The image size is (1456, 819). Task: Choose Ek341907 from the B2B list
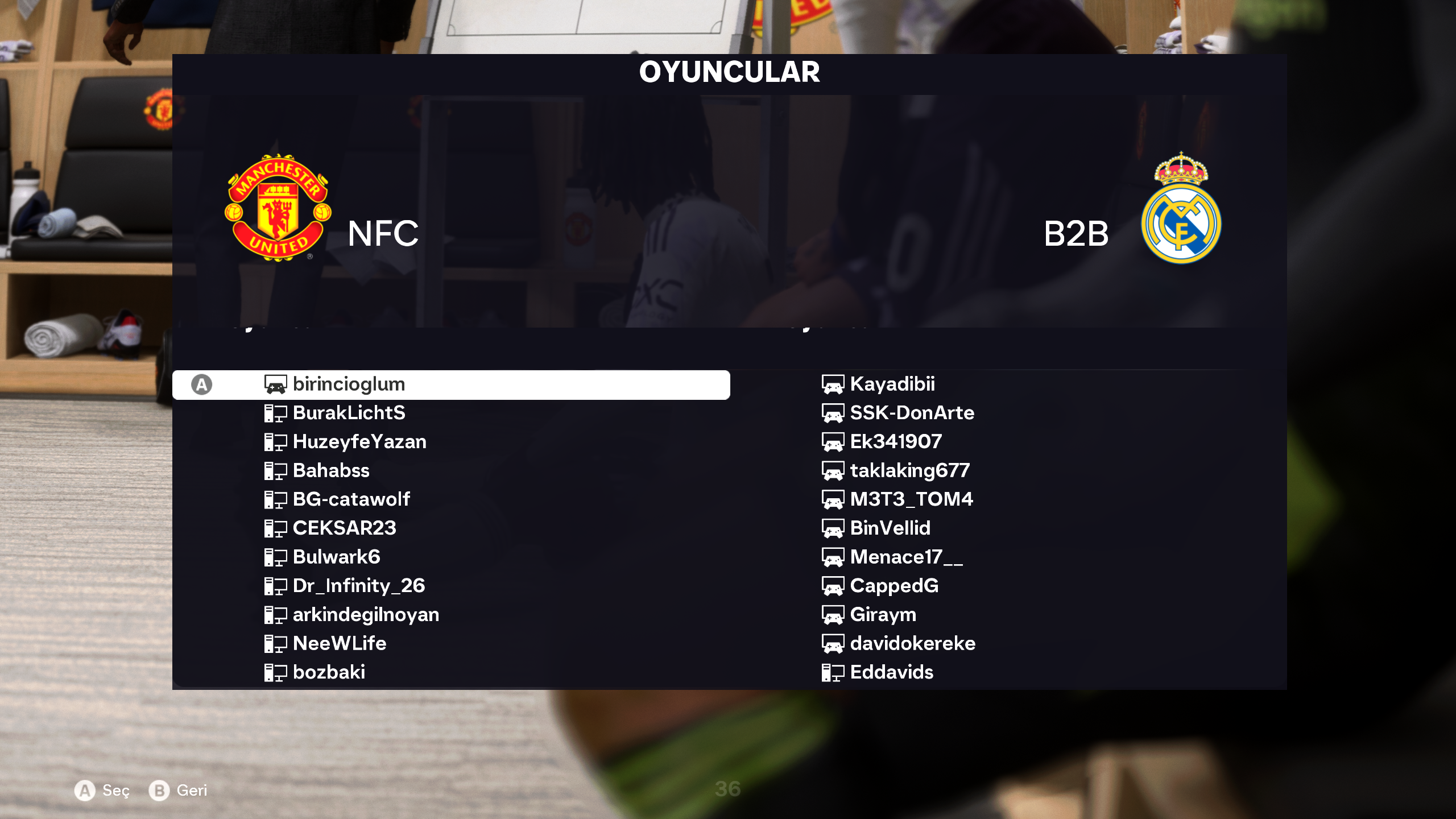click(896, 442)
